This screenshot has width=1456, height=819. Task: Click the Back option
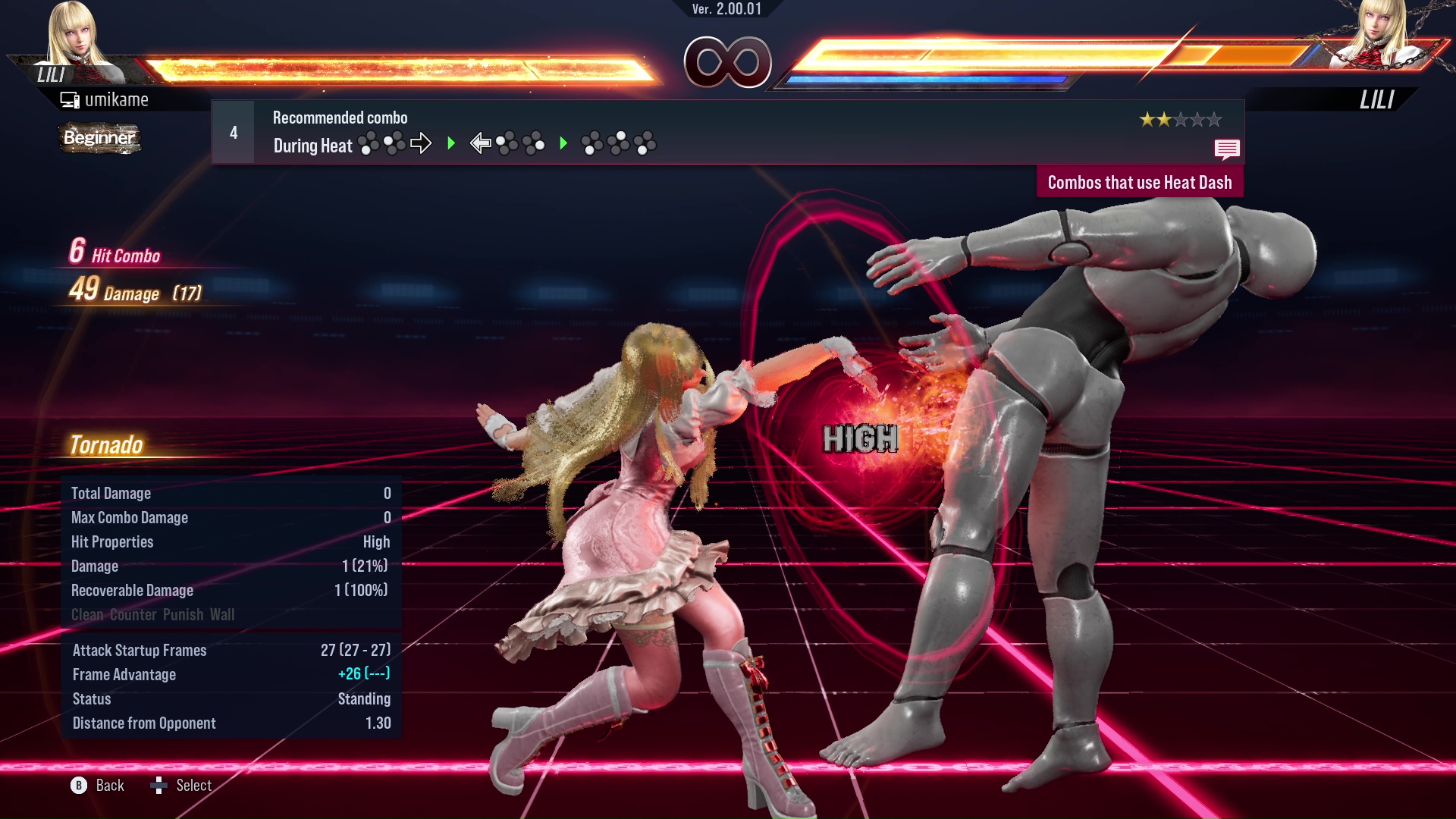tap(98, 786)
